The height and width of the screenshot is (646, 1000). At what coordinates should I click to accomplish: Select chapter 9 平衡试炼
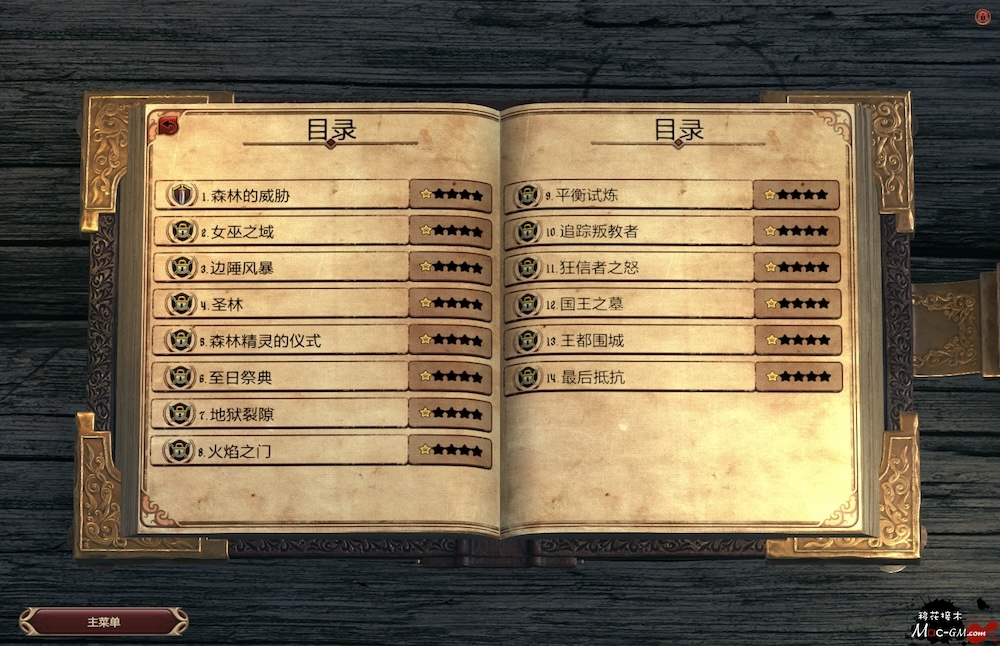point(630,195)
